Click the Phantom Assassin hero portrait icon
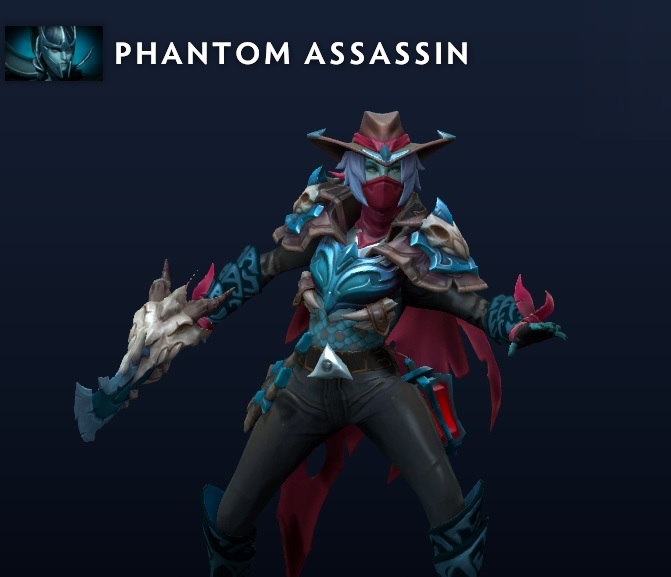 (x=54, y=53)
